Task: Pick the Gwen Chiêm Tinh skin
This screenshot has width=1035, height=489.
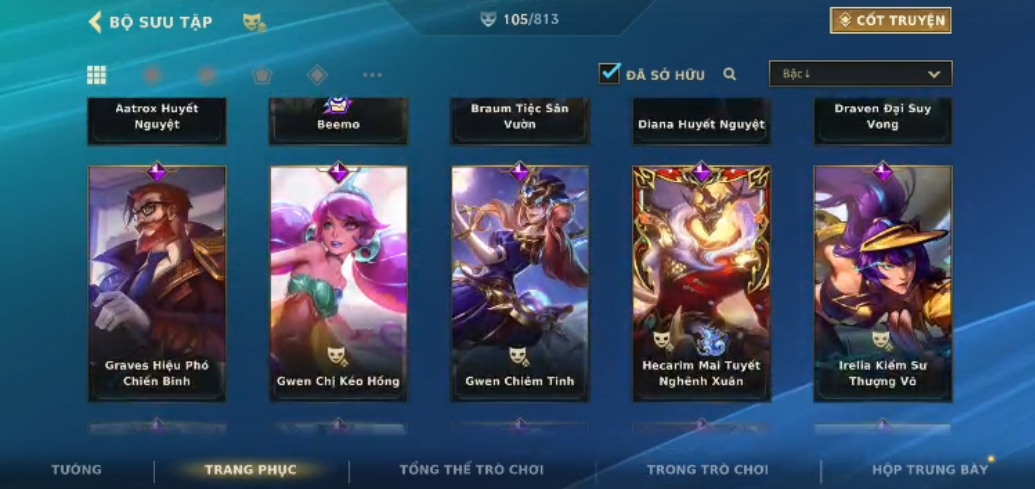Action: (x=520, y=284)
